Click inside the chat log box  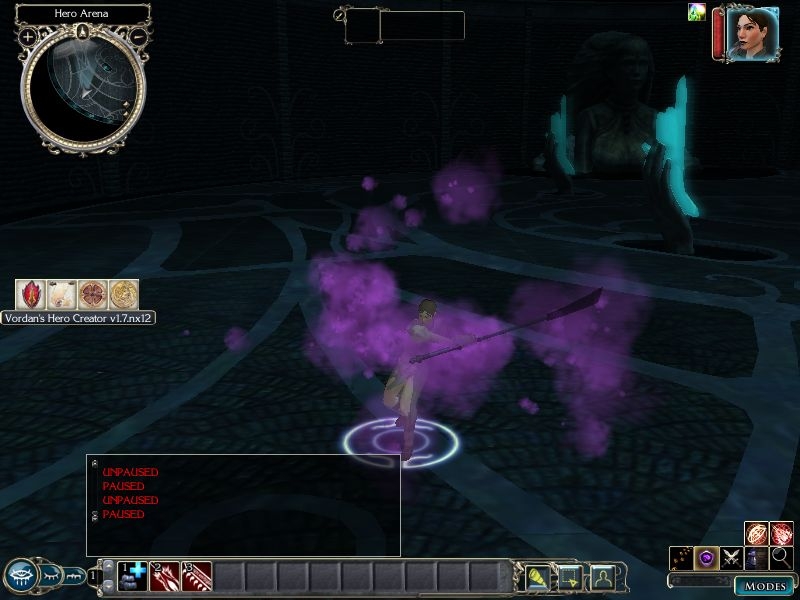(243, 505)
